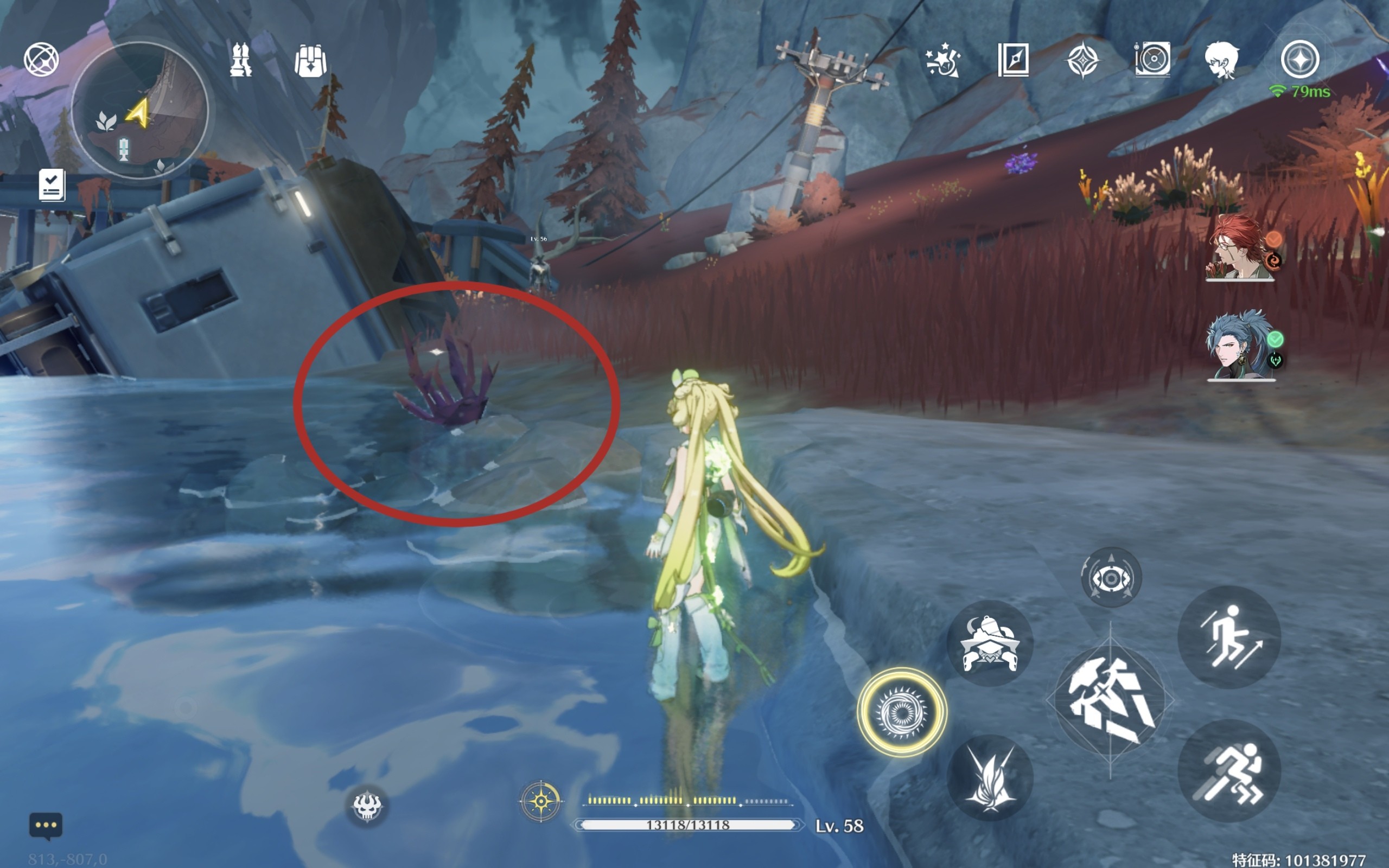Switch to the blue-haired party member
Screen dimensions: 1389x868
1240,346
